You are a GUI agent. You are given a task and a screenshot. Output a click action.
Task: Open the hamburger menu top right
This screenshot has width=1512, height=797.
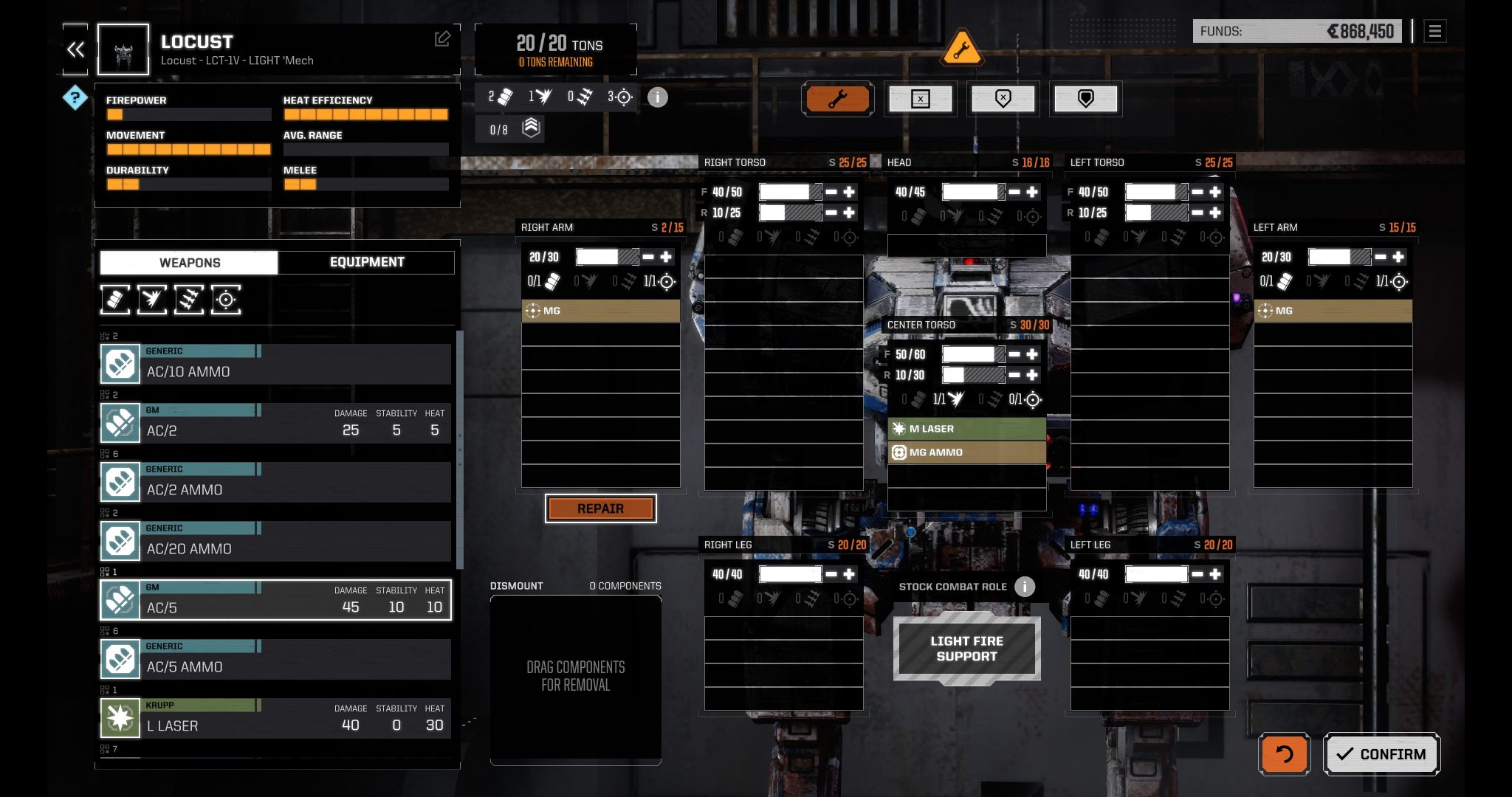point(1435,32)
